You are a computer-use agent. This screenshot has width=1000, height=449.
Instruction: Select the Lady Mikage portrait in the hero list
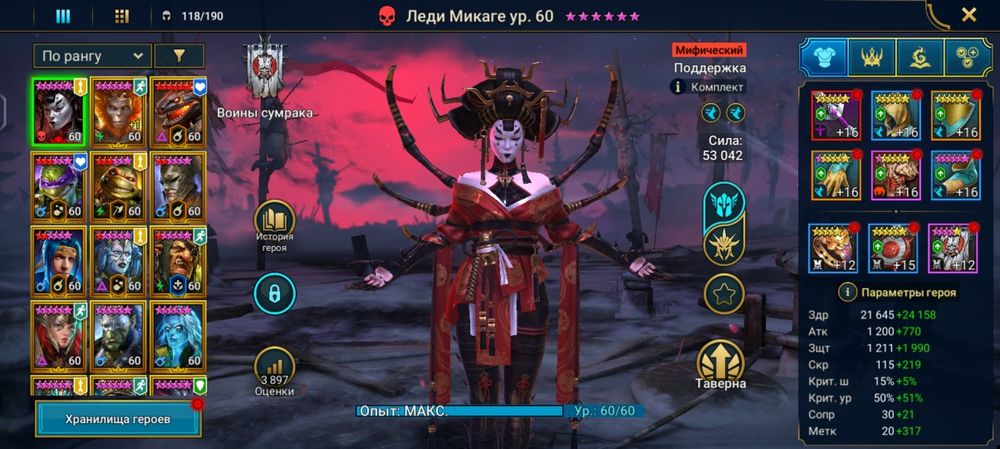pos(59,111)
